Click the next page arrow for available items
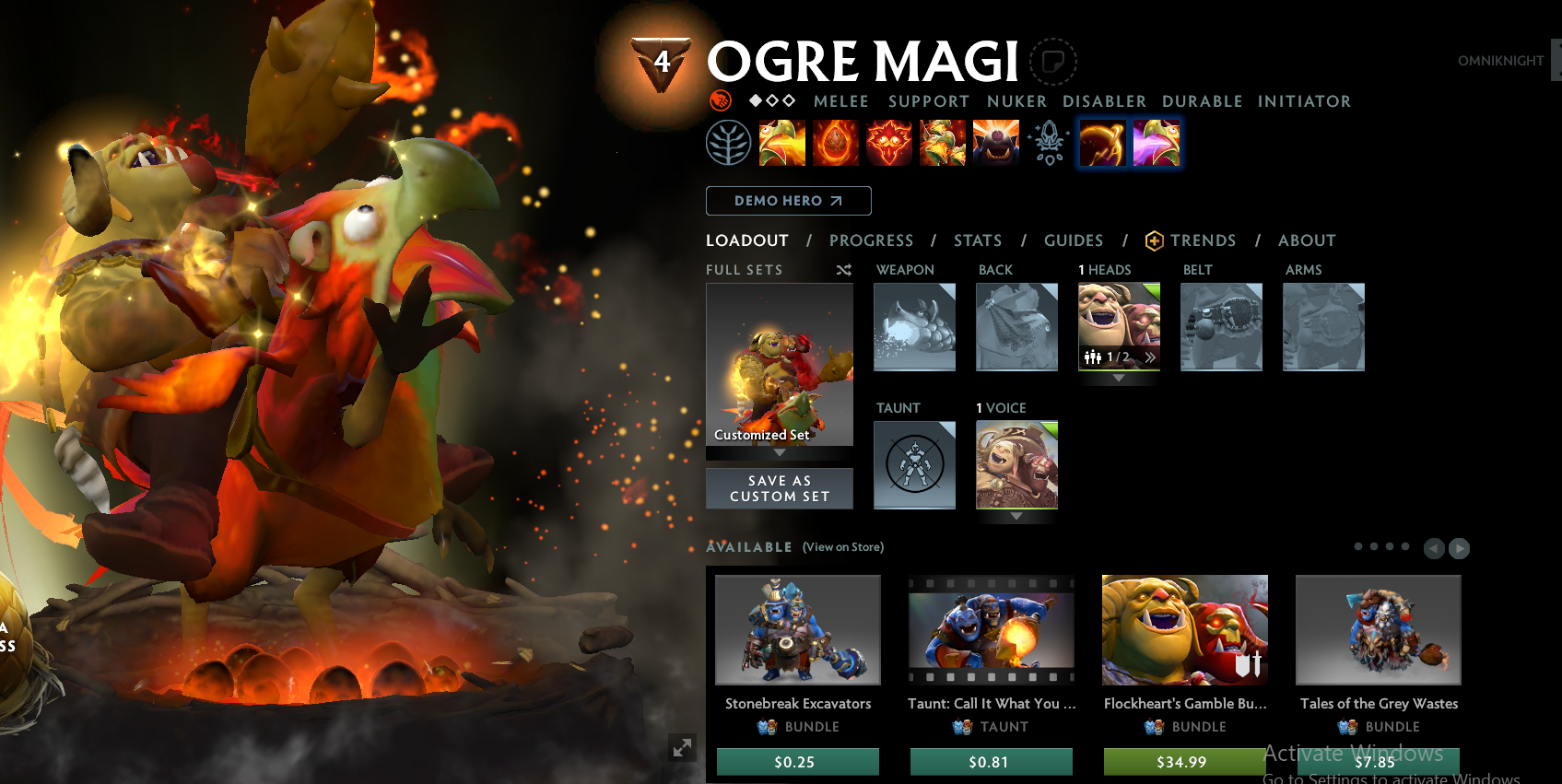Image resolution: width=1562 pixels, height=784 pixels. (x=1459, y=548)
